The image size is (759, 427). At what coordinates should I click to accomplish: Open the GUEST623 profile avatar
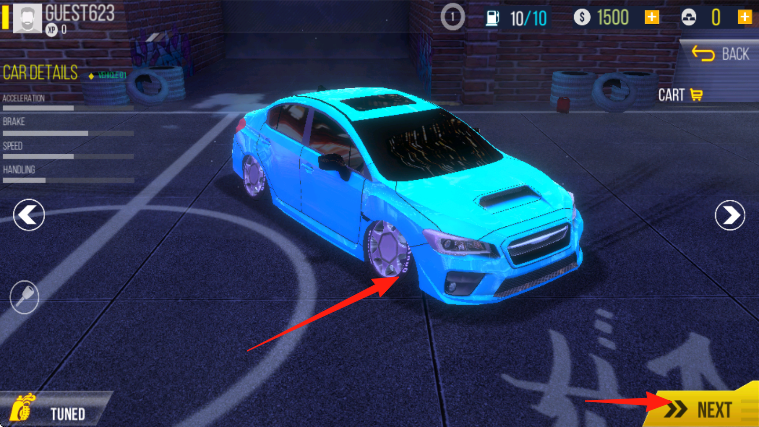click(x=27, y=18)
